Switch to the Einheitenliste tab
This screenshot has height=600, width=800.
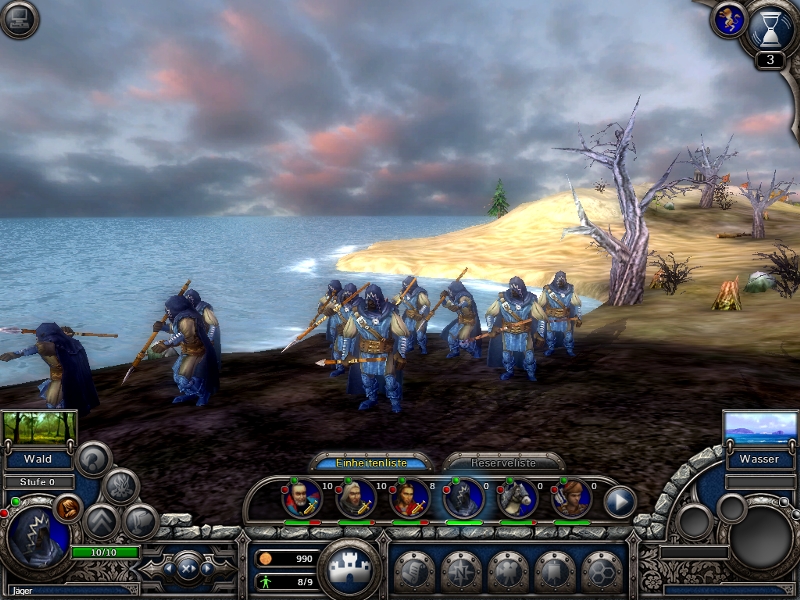[371, 463]
